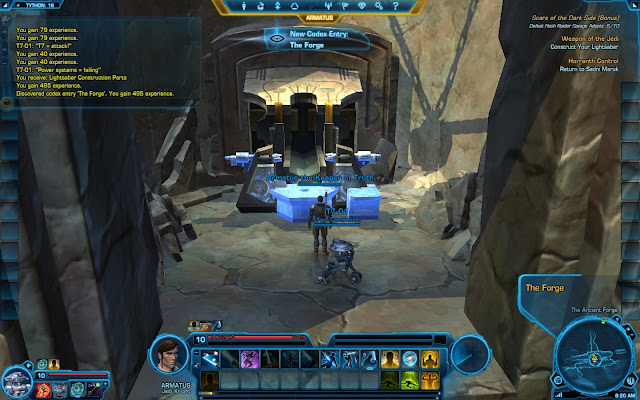
Task: Select the T7-O1 companion portrait
Action: tap(16, 379)
